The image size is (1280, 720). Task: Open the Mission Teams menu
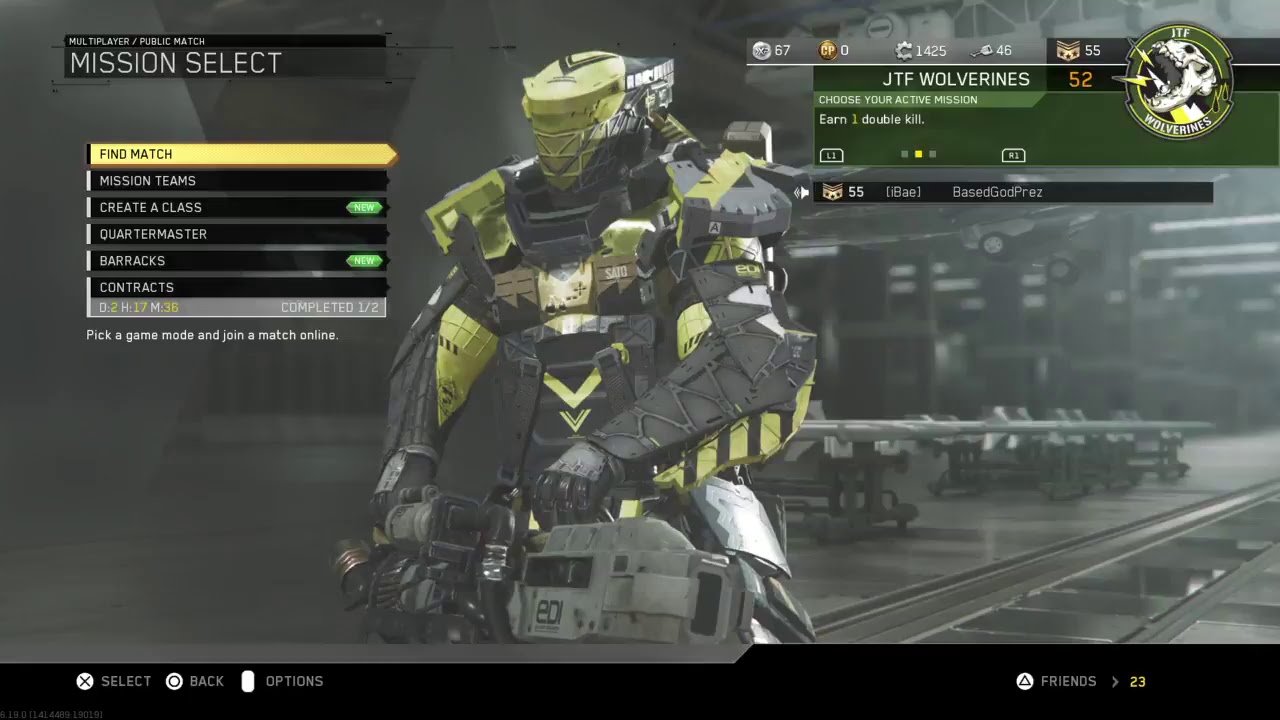tap(237, 181)
